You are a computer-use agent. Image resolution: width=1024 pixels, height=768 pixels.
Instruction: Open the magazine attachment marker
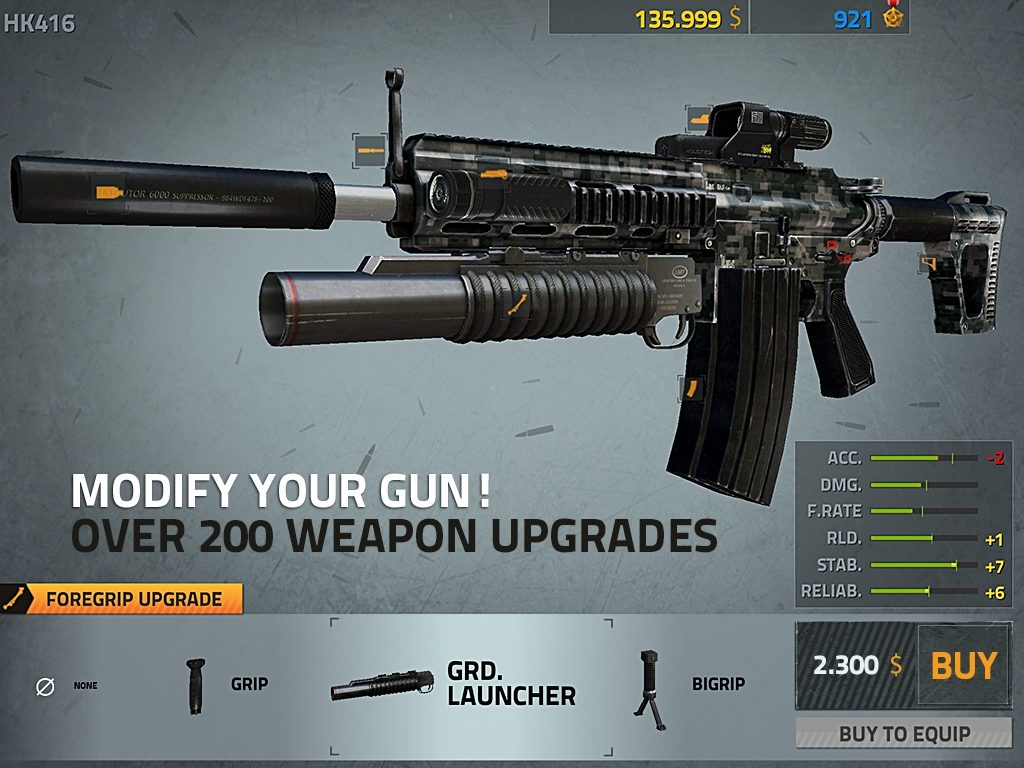pos(690,388)
